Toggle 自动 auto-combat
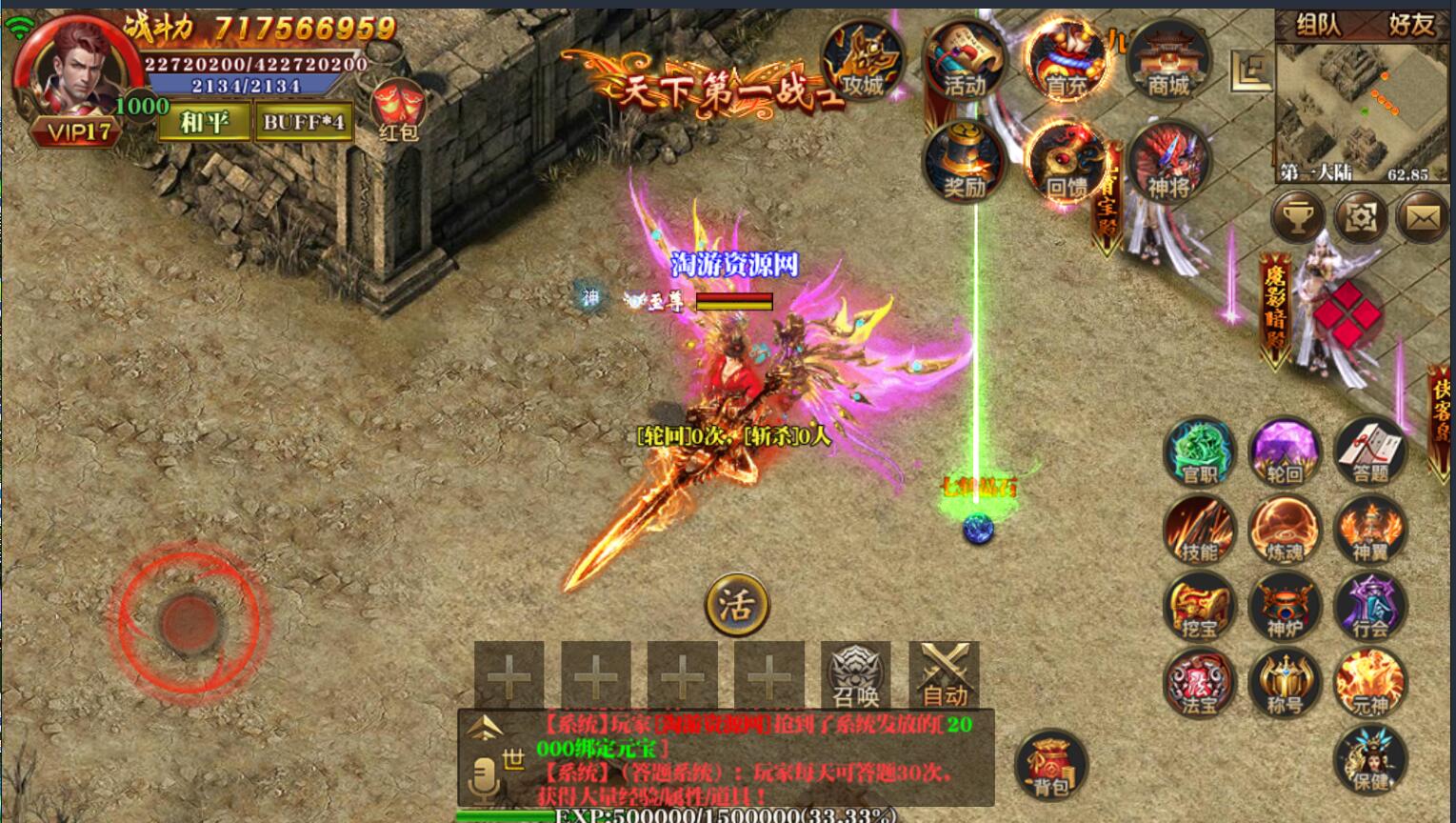Screen dimensions: 1456x823 [x=944, y=675]
